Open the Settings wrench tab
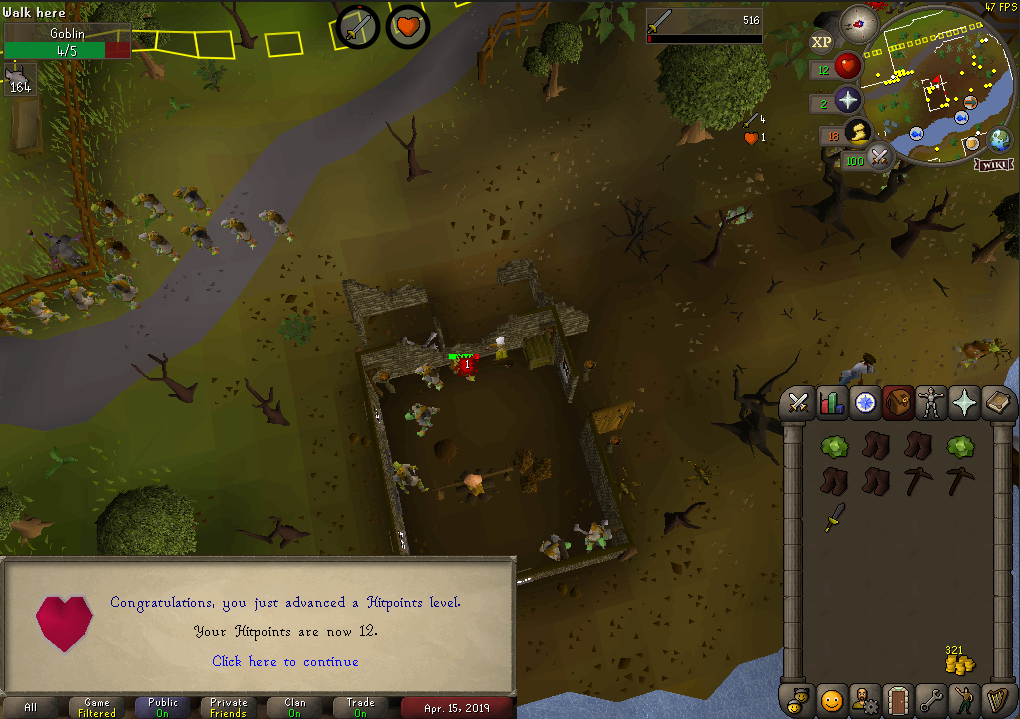This screenshot has height=719, width=1020. coord(931,699)
